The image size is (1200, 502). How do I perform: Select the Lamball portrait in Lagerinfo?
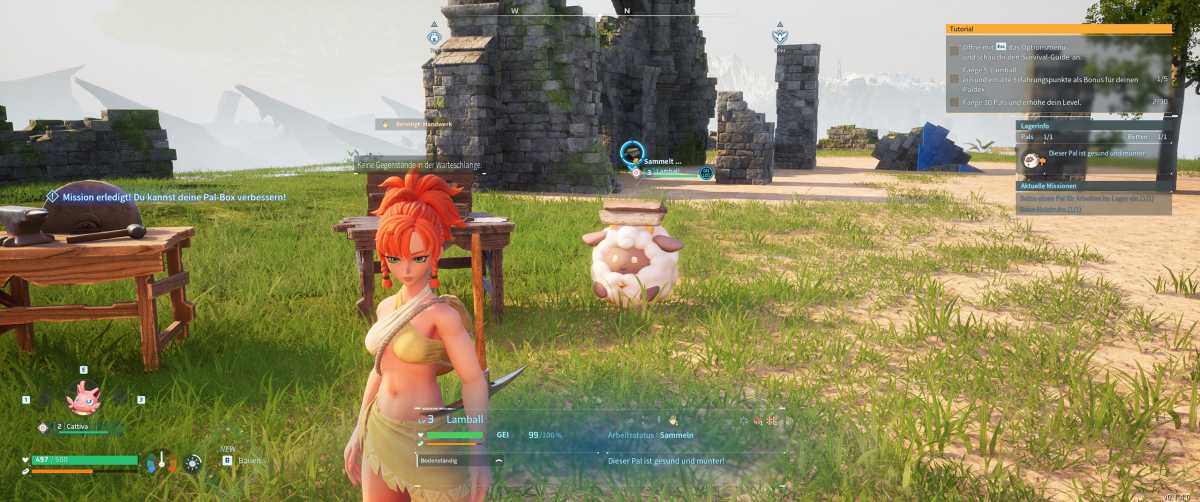[1031, 159]
